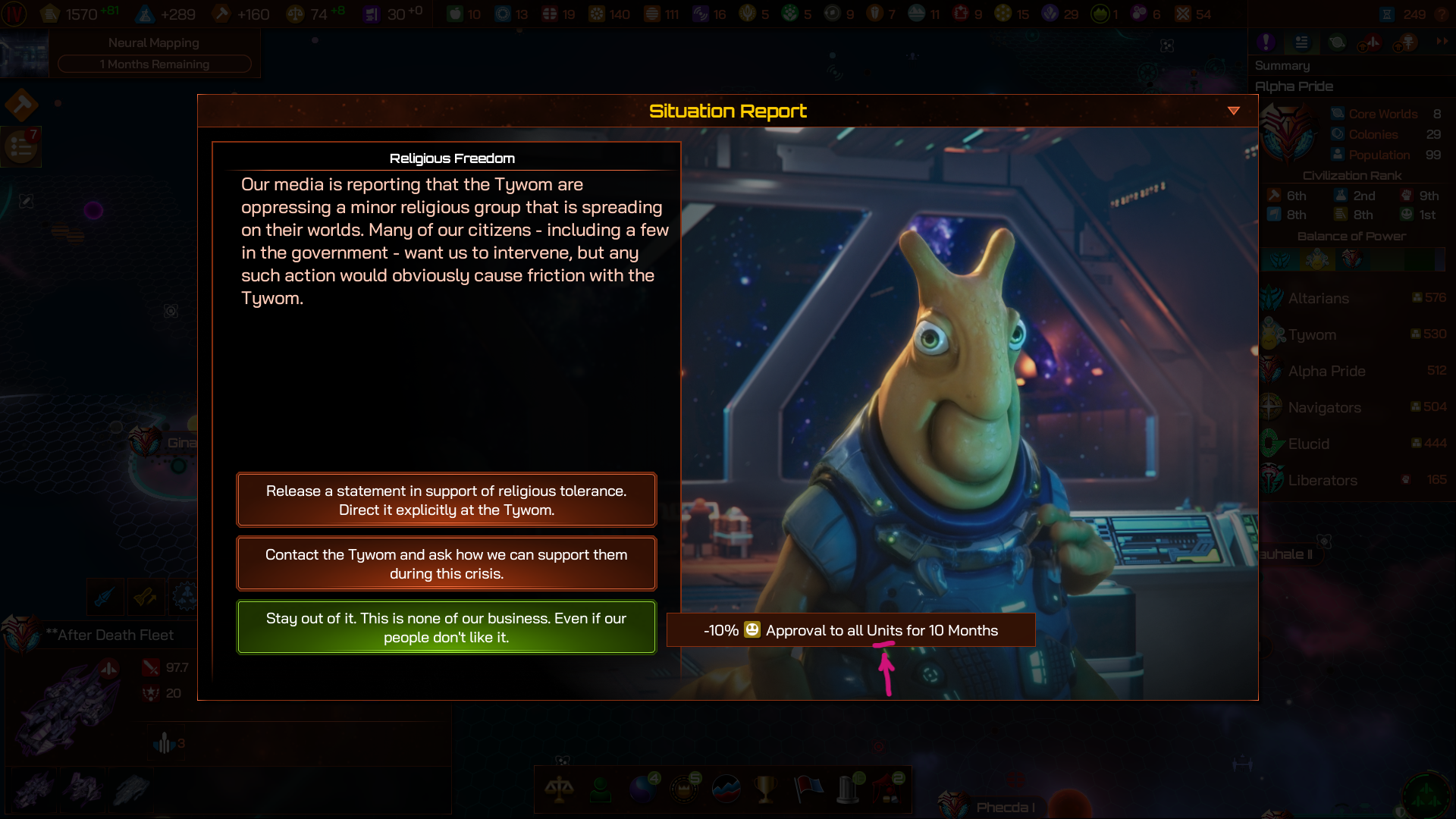Open the Neural Mapping research progress
The image size is (1456, 819).
click(154, 53)
